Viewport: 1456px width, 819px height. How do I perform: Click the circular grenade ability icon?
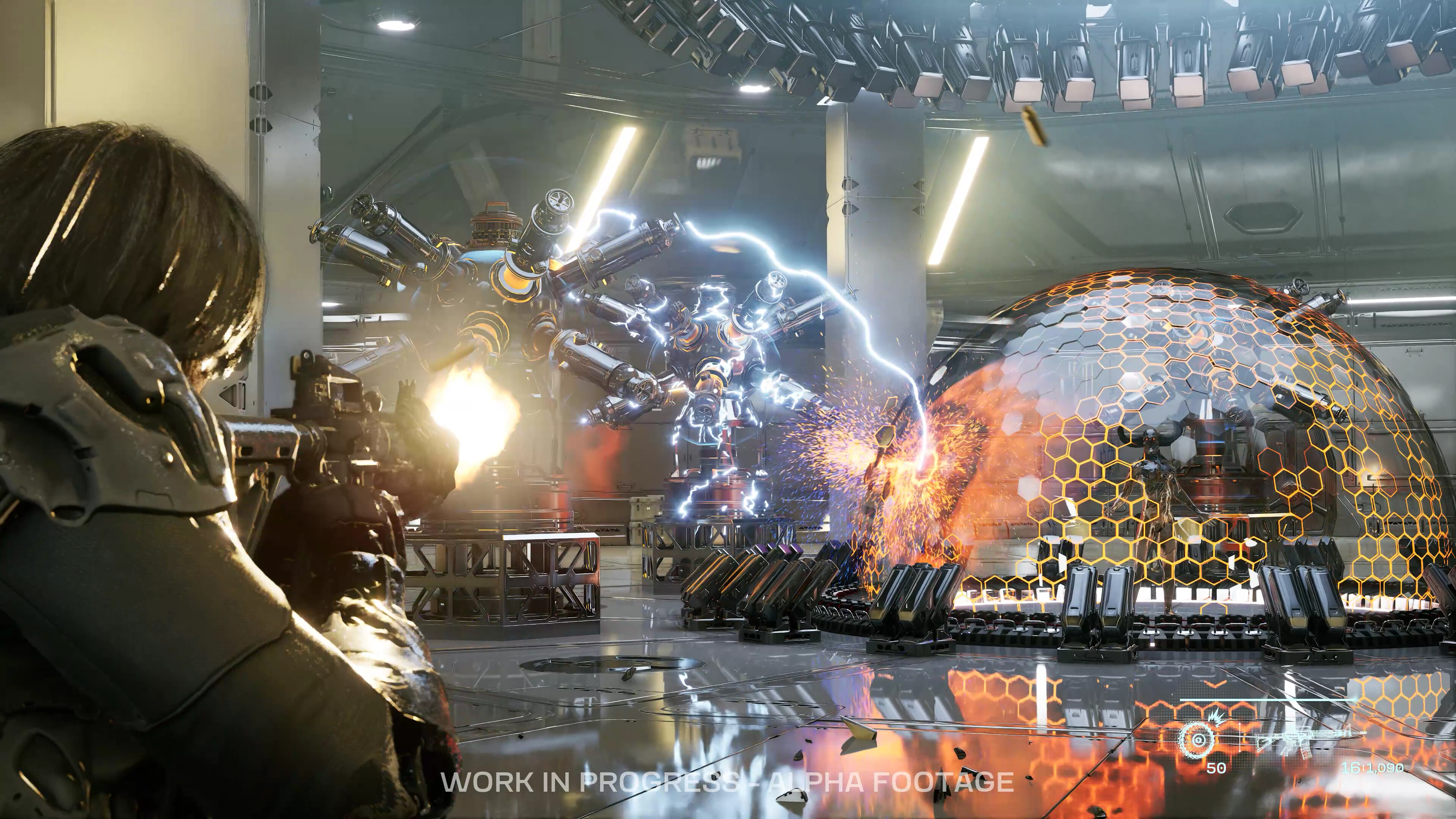pos(1197,741)
